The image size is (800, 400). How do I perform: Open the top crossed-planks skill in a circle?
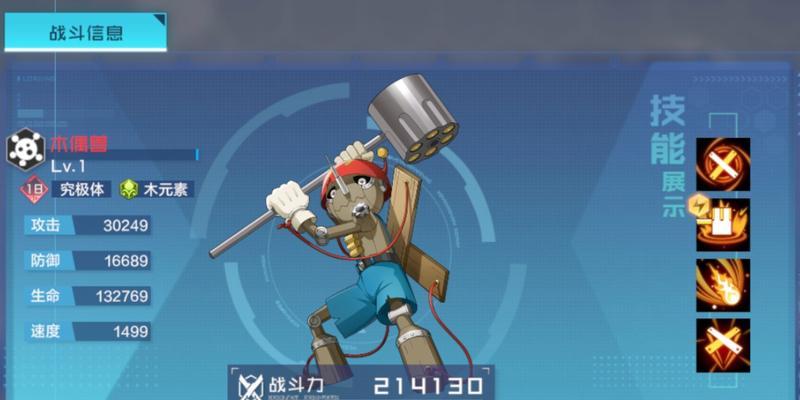click(723, 164)
